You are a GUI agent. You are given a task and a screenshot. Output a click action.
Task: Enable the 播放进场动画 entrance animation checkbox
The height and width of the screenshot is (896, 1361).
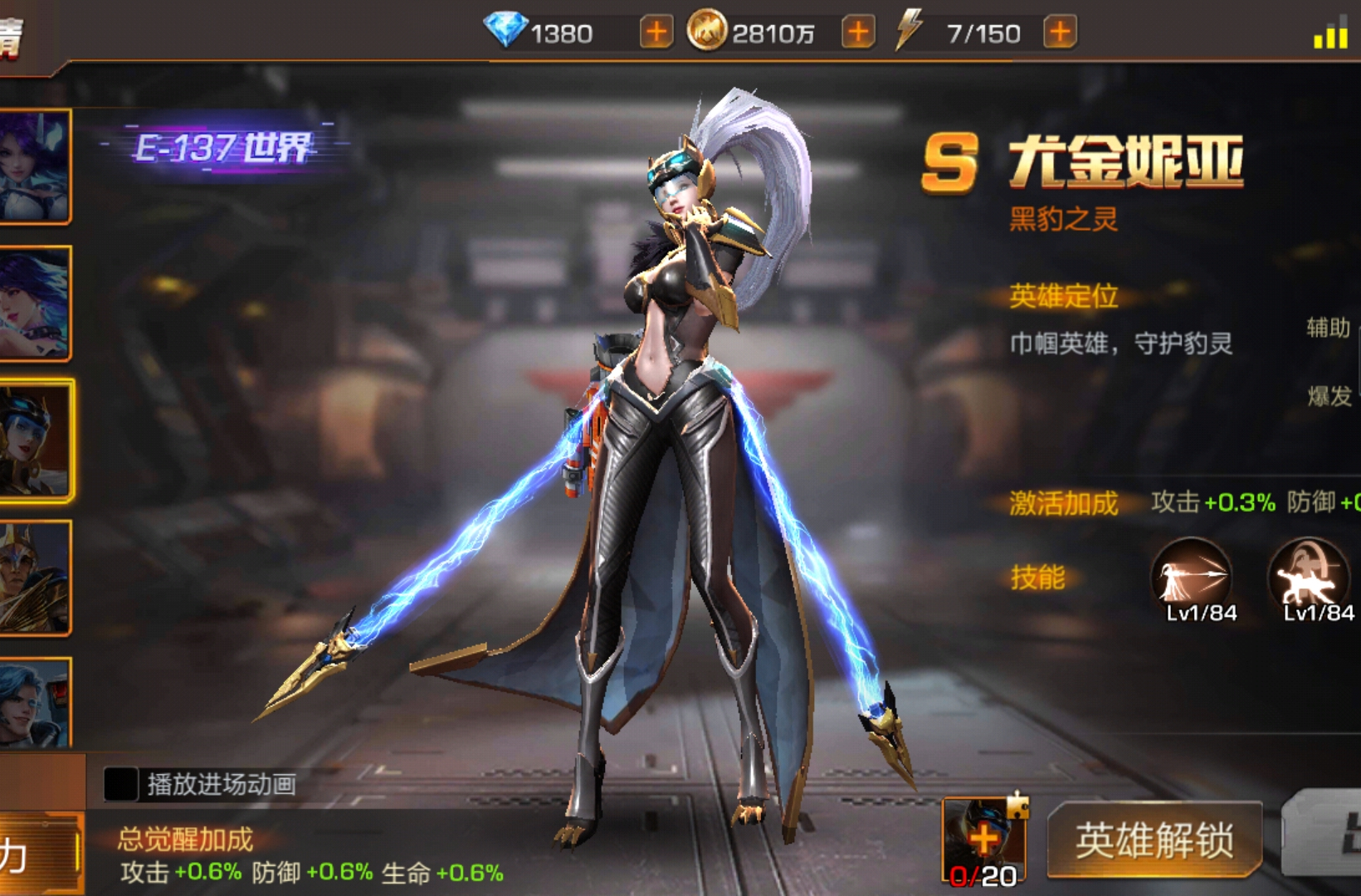coord(122,782)
